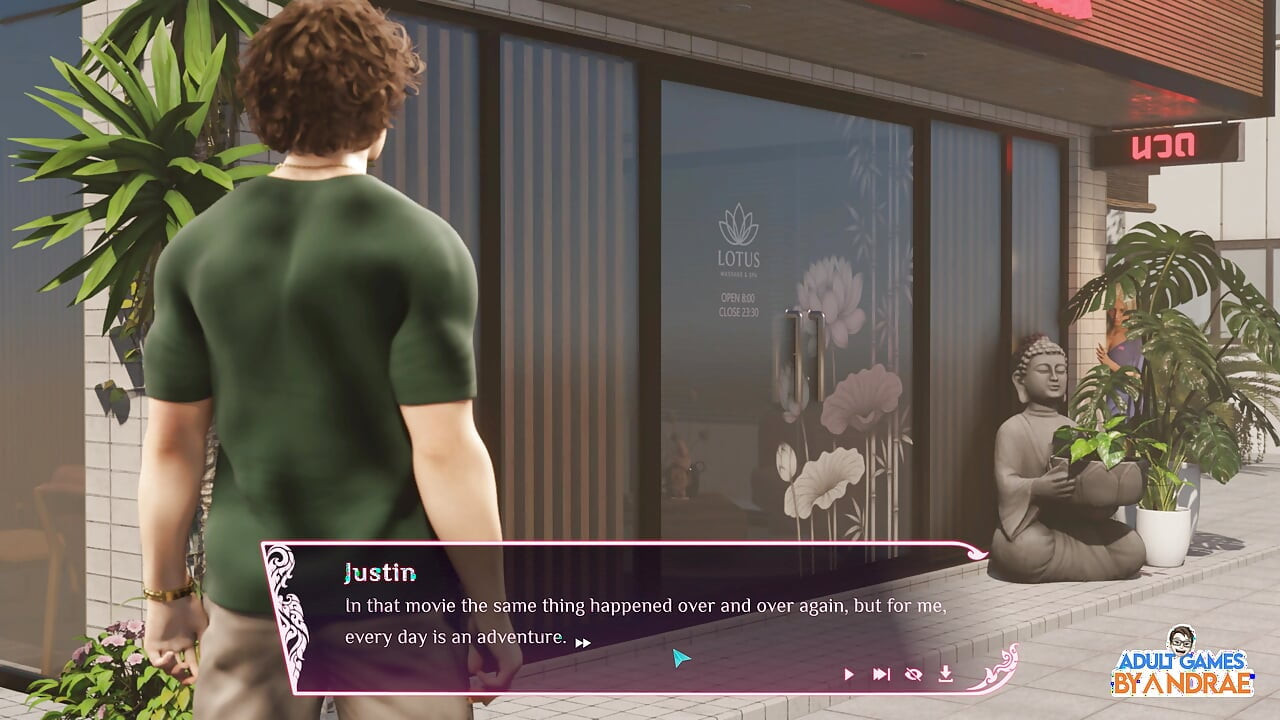Skip dialogue with the fast-forward icon
Image resolution: width=1280 pixels, height=720 pixels.
(881, 674)
